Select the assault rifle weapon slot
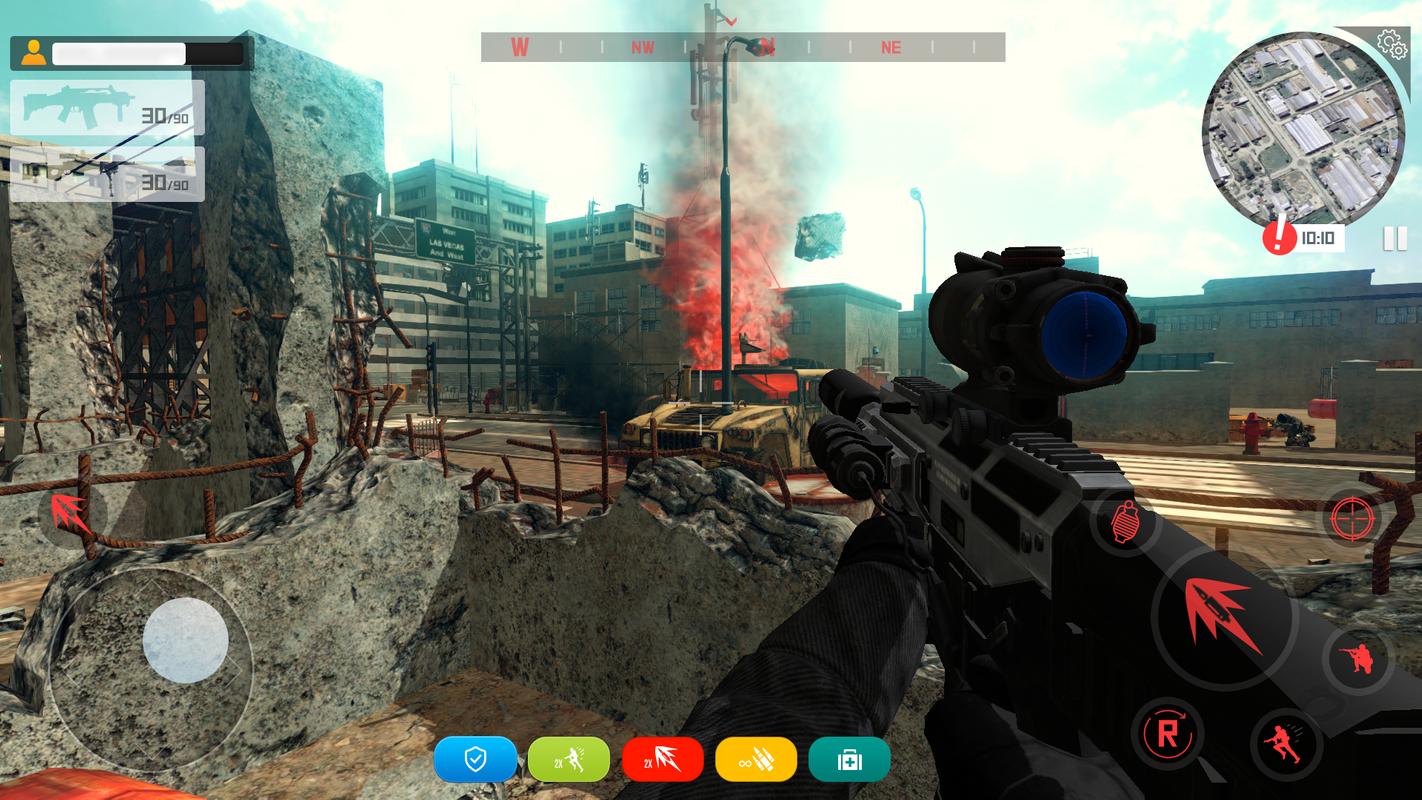This screenshot has height=800, width=1422. click(x=108, y=108)
